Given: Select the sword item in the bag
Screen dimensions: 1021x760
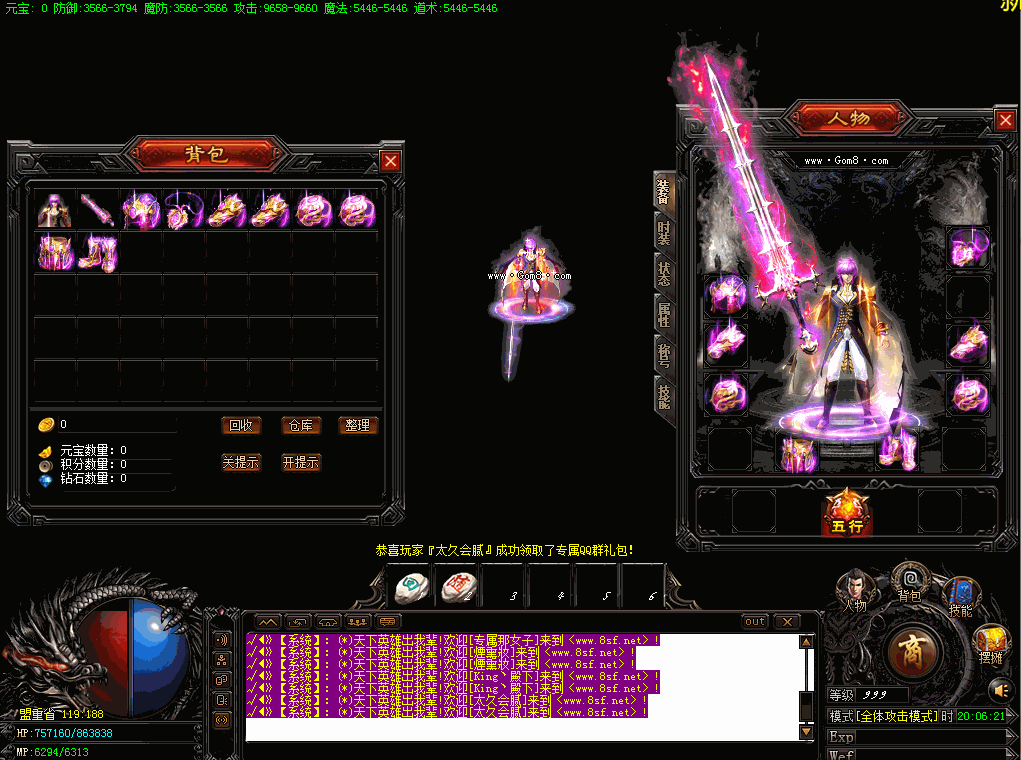Looking at the screenshot, I should pos(98,210).
